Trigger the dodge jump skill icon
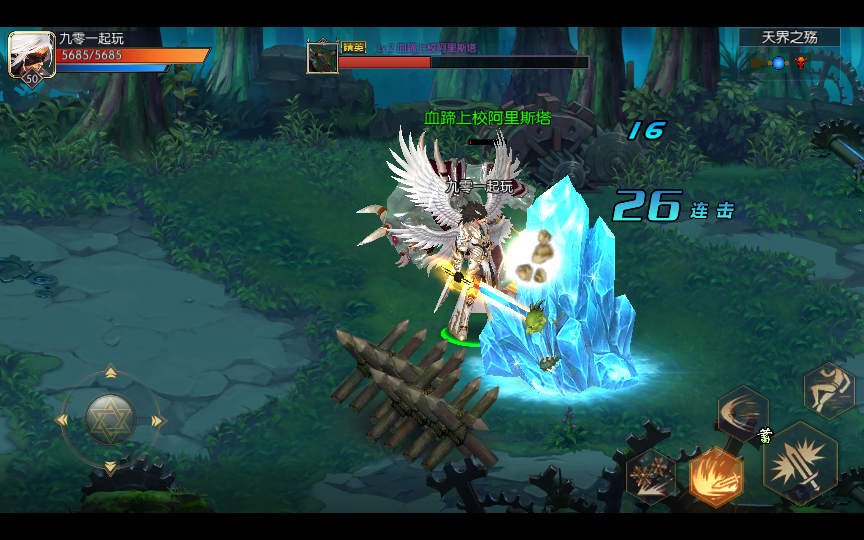The width and height of the screenshot is (864, 540). pyautogui.click(x=829, y=388)
